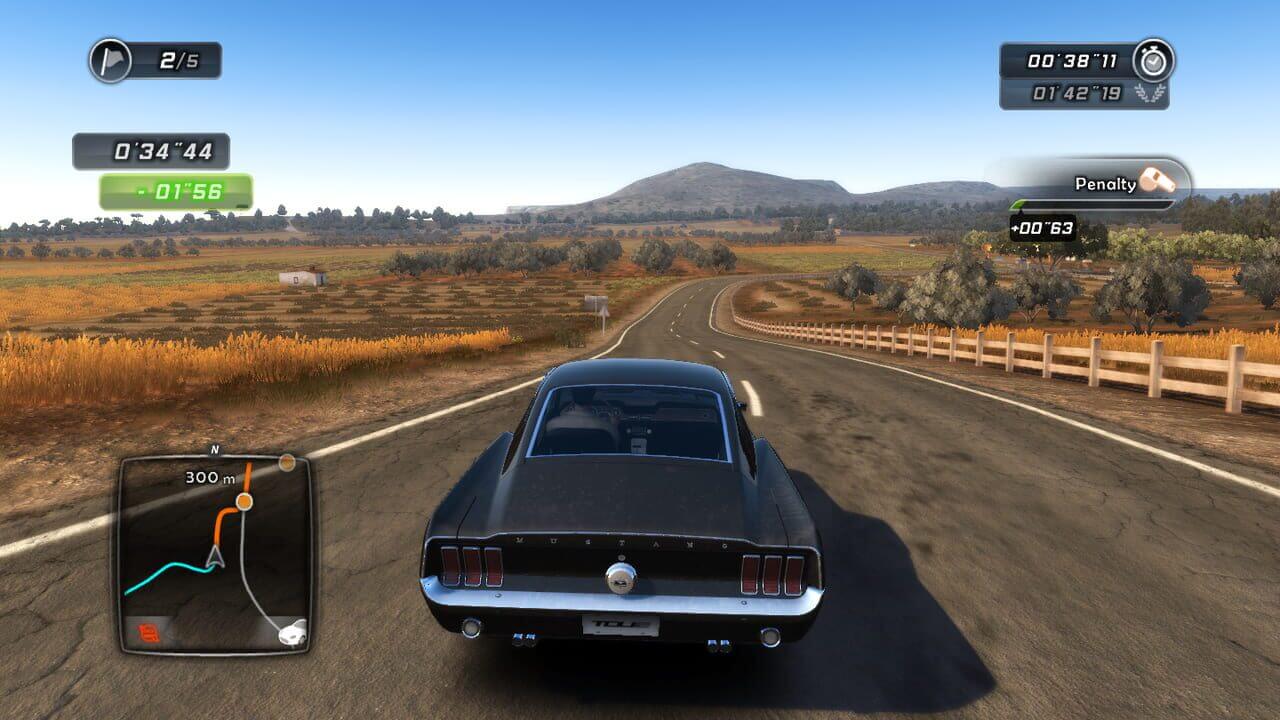The width and height of the screenshot is (1280, 720).
Task: Select the checkpoint flag icon
Action: [110, 61]
